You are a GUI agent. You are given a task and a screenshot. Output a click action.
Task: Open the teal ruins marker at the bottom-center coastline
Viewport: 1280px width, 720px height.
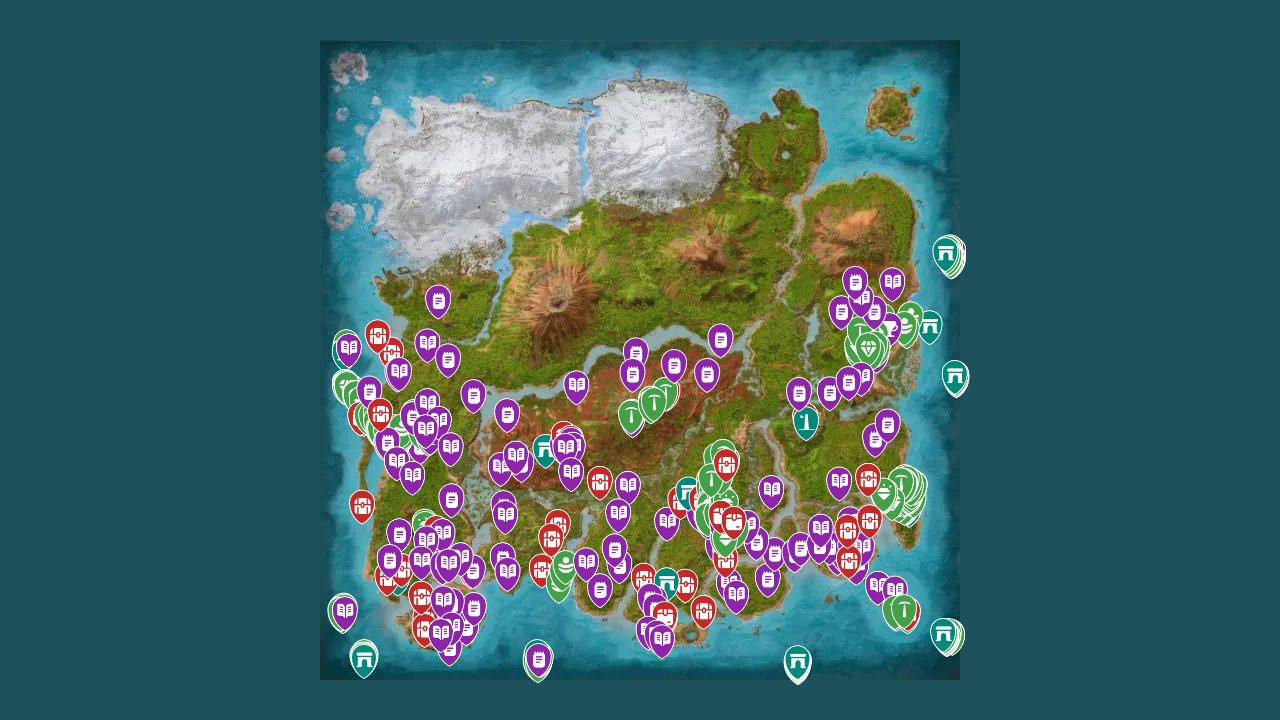click(x=797, y=659)
